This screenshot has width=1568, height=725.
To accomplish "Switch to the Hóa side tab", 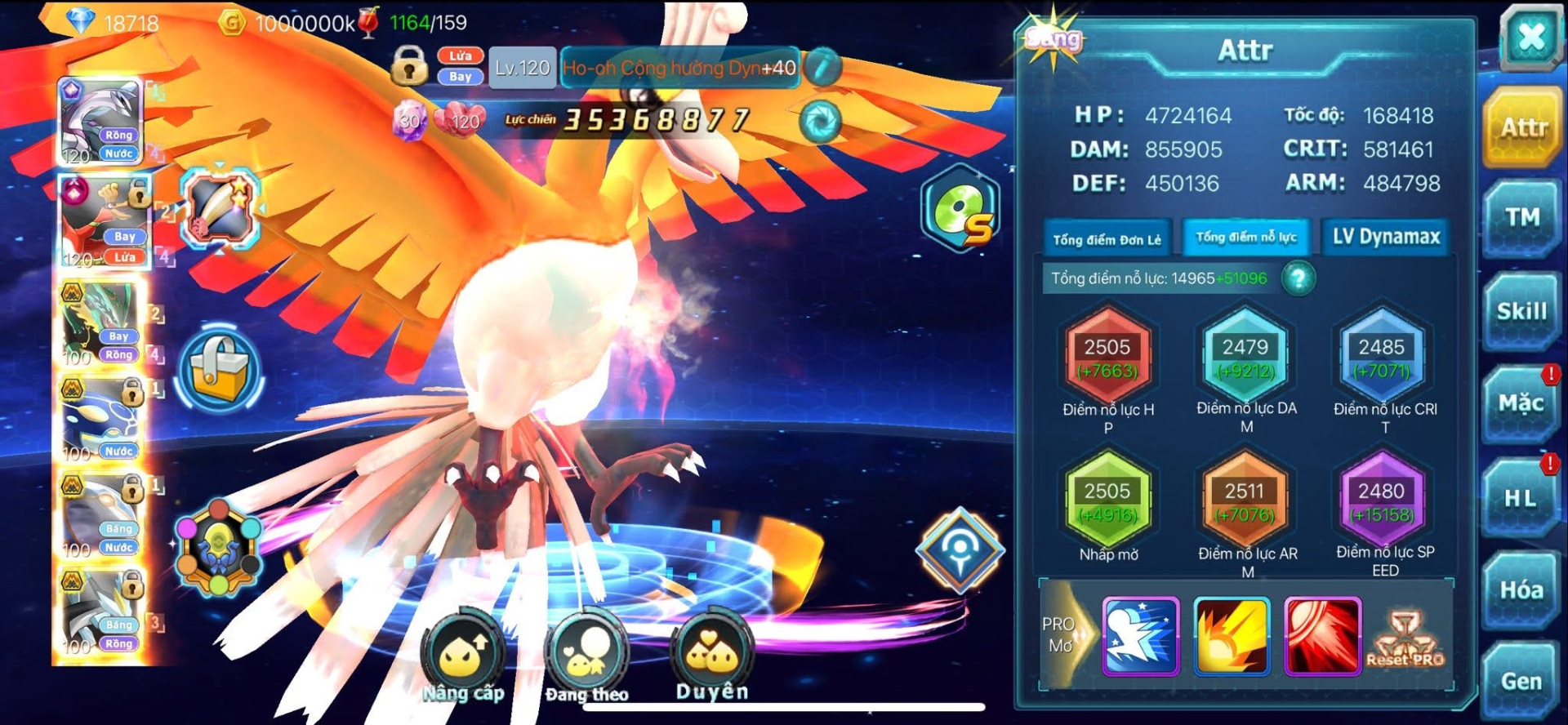I will [1521, 589].
